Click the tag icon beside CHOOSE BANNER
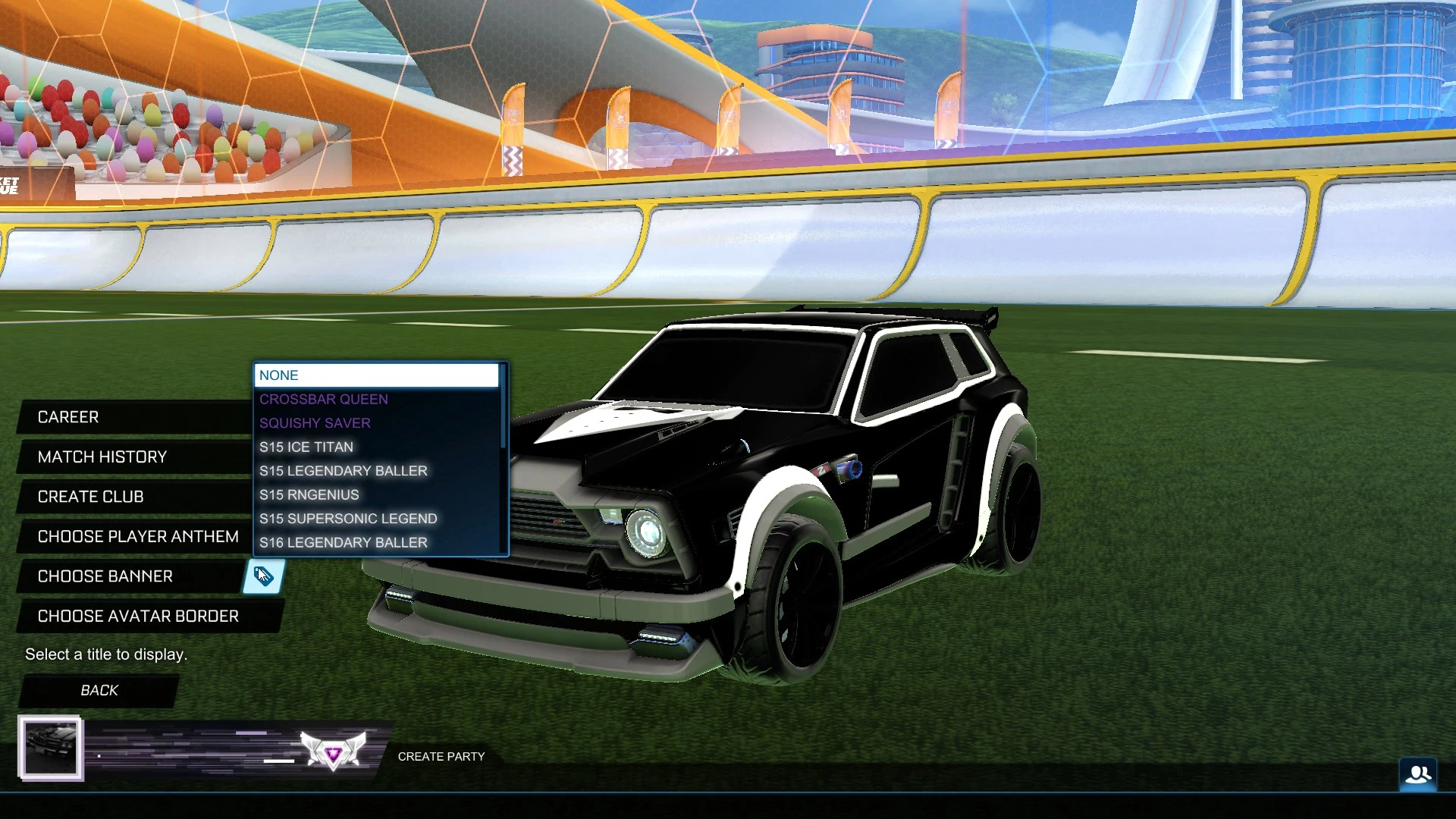Viewport: 1456px width, 819px height. [x=262, y=577]
